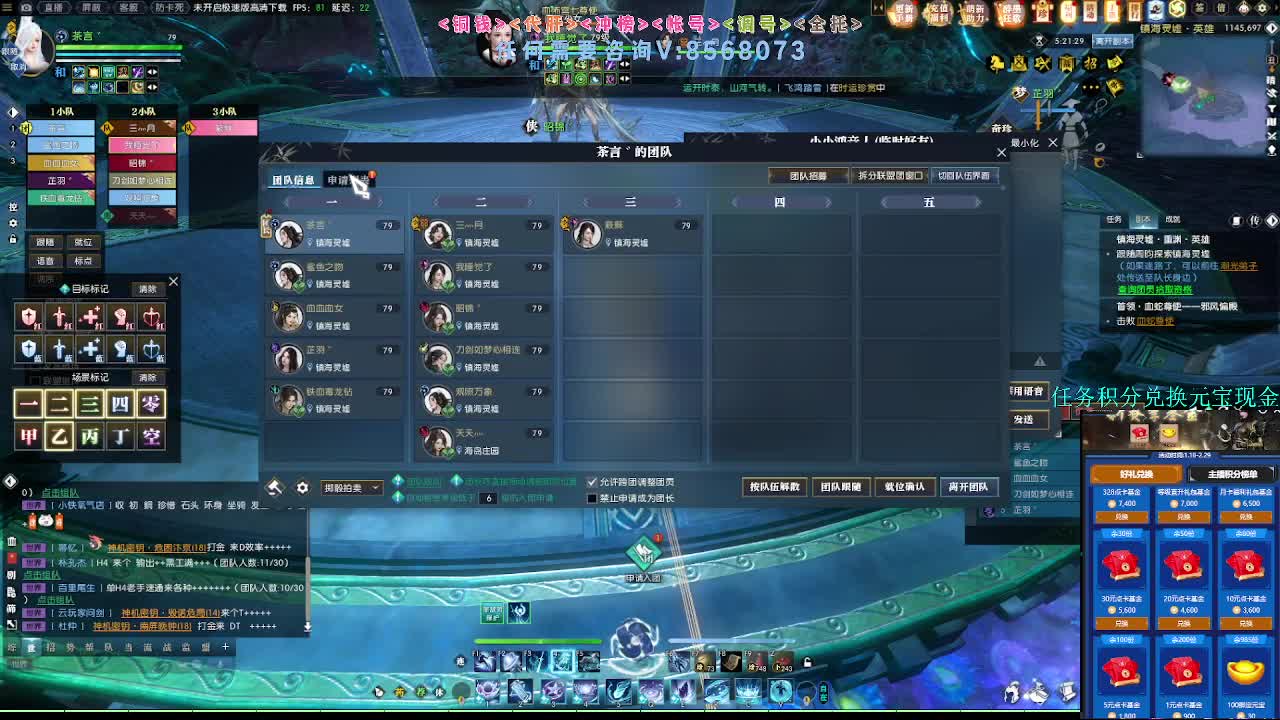The width and height of the screenshot is (1280, 720).
Task: Click the 零 scene marker icon
Action: (x=150, y=403)
